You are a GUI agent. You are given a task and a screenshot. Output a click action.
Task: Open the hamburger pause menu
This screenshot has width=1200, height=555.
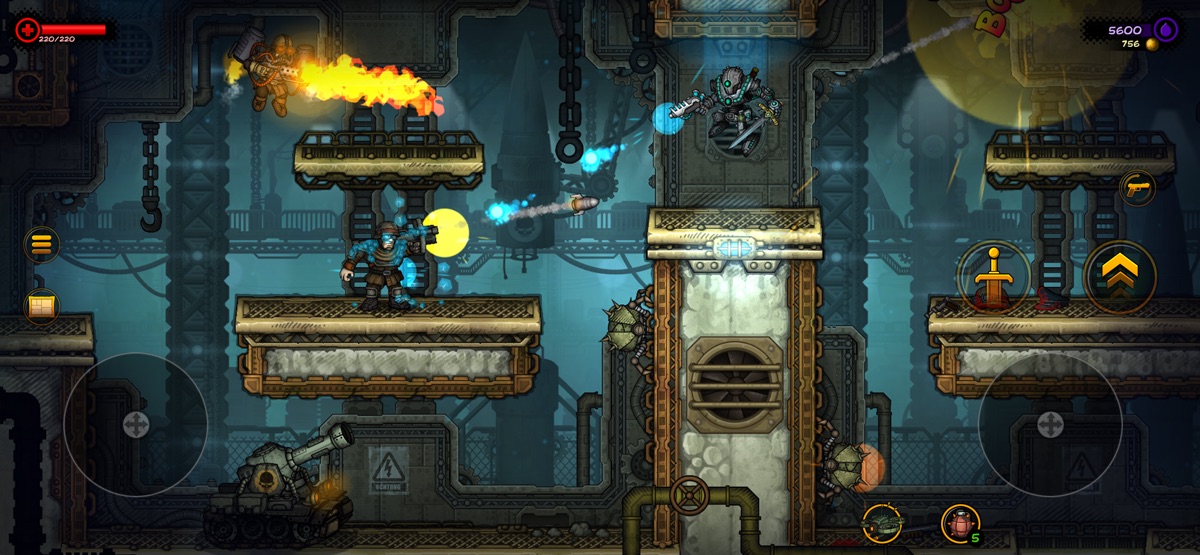(x=41, y=243)
